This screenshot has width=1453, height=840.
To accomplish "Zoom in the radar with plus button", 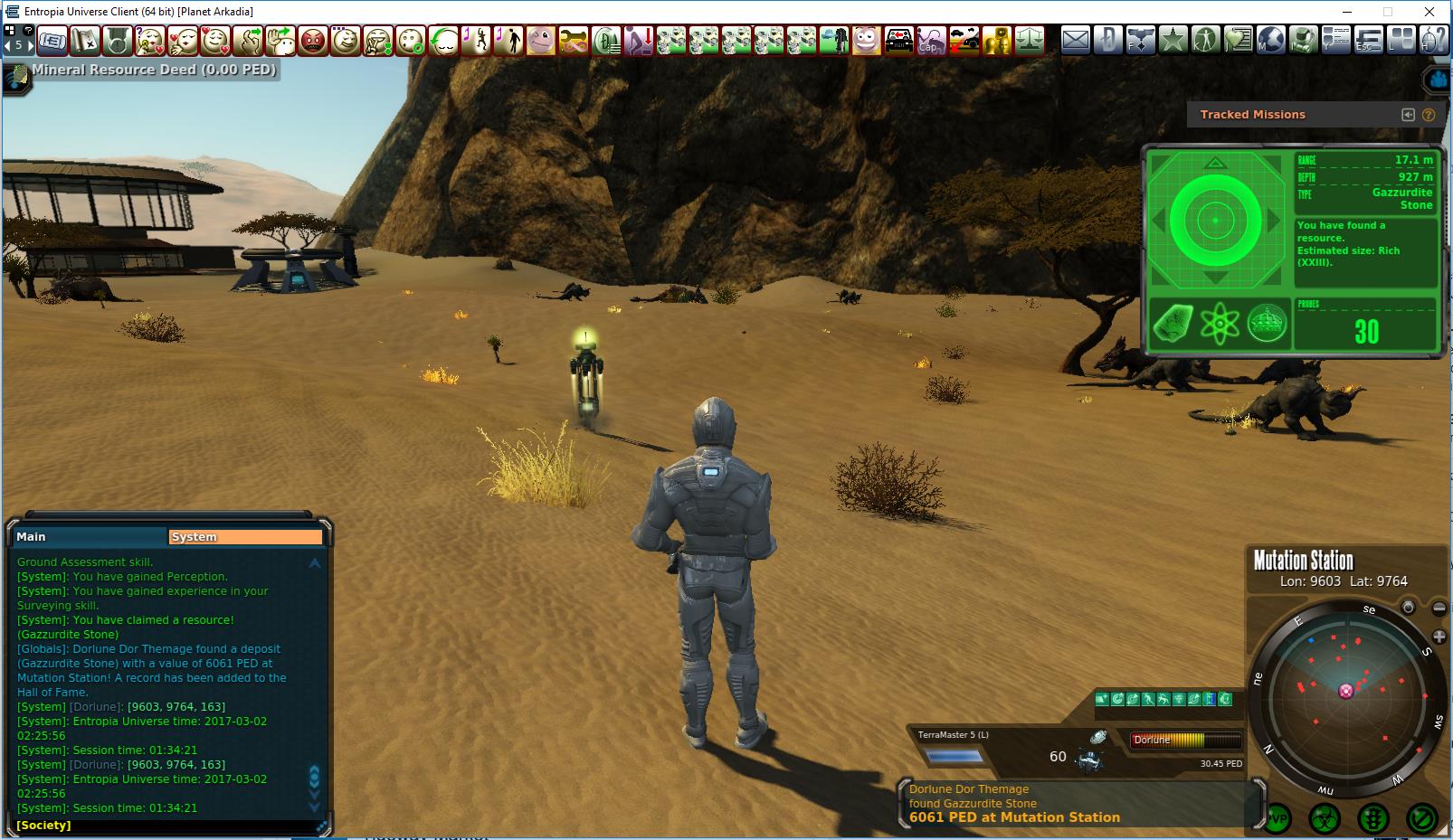I will pos(1439,637).
